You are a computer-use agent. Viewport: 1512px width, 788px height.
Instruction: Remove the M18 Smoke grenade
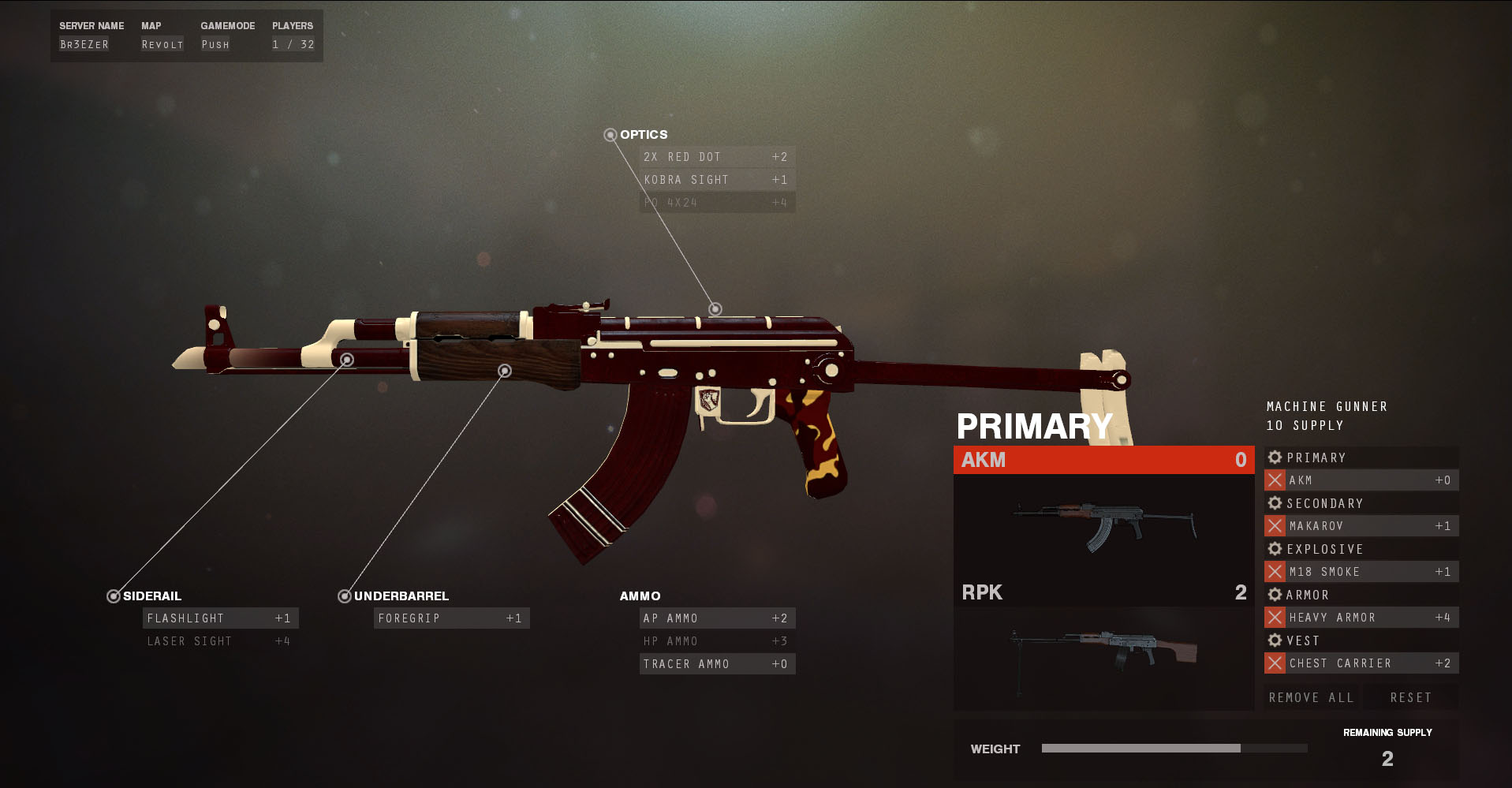(x=1275, y=572)
